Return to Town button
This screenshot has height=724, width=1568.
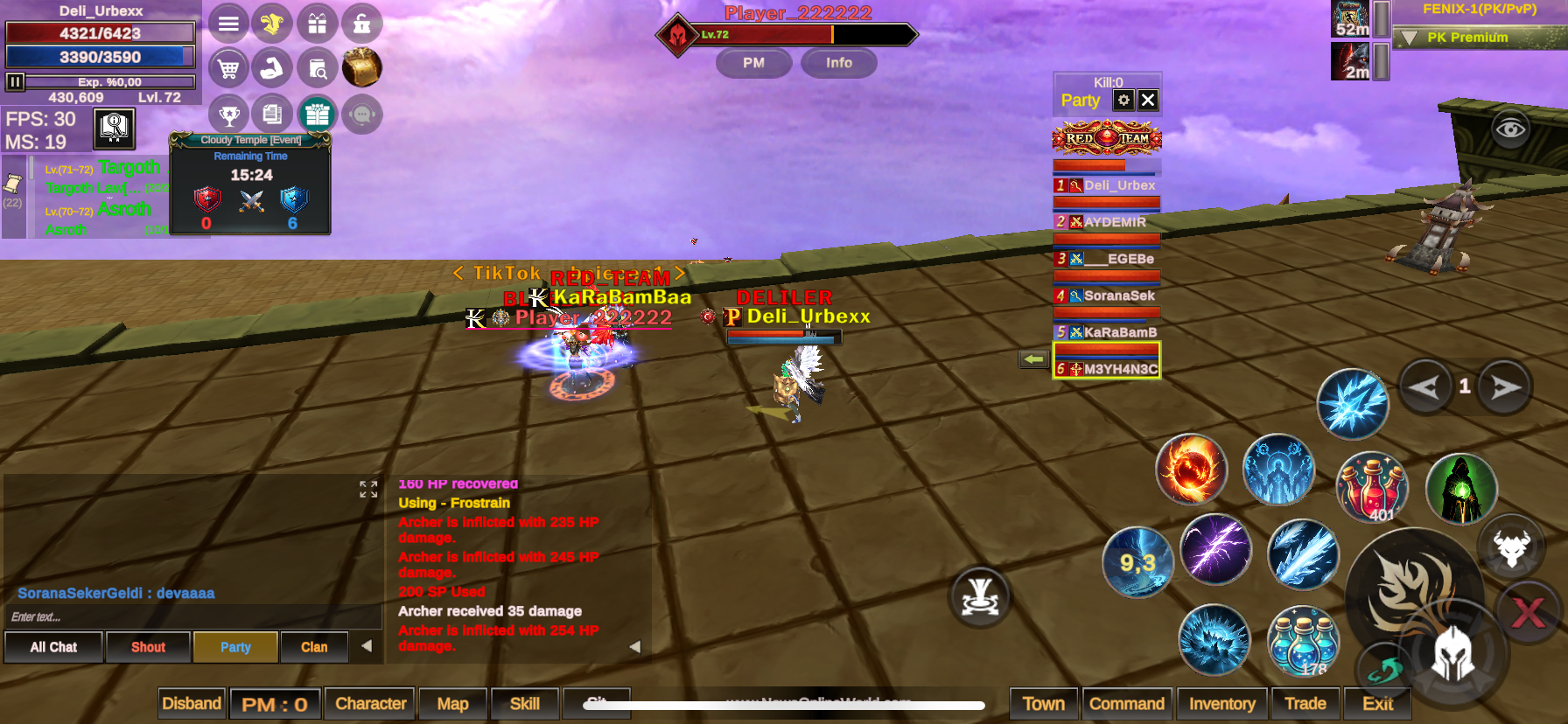click(x=1044, y=704)
